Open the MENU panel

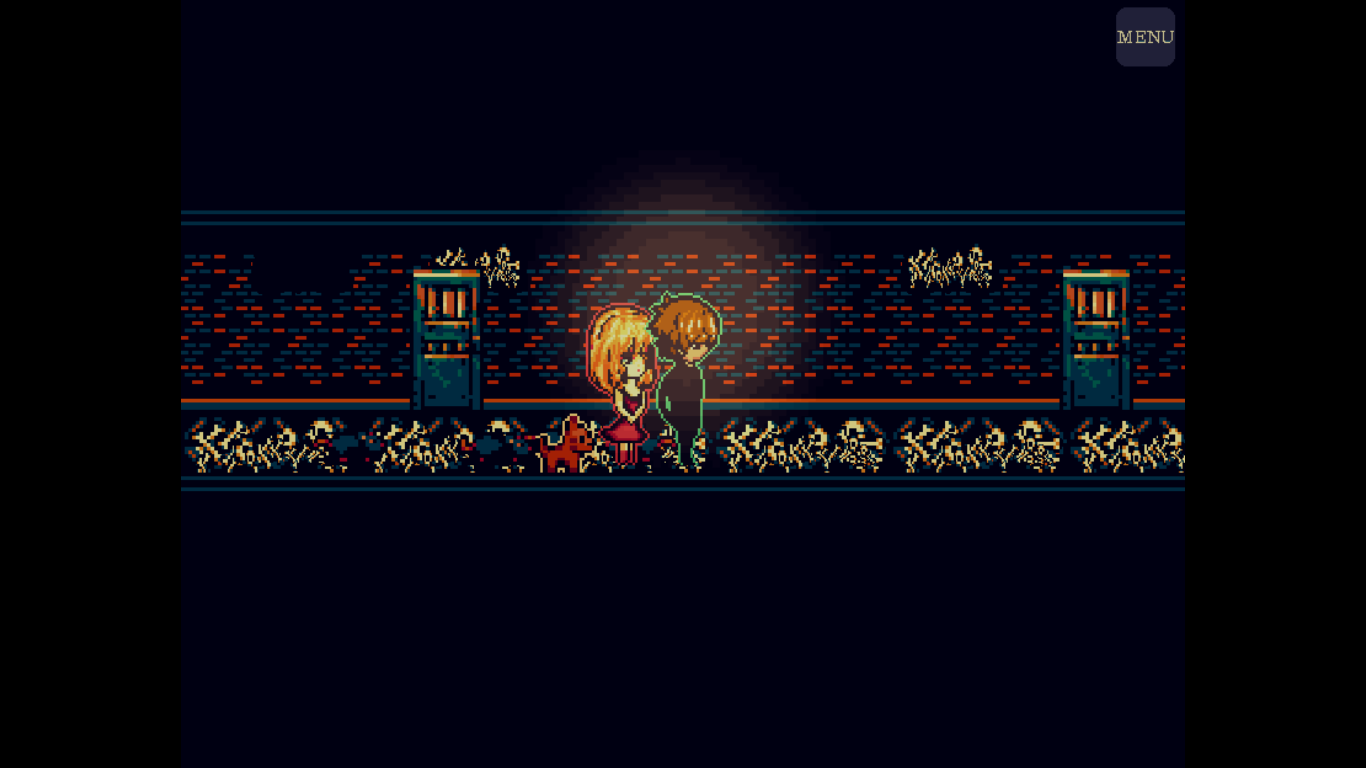(x=1145, y=37)
